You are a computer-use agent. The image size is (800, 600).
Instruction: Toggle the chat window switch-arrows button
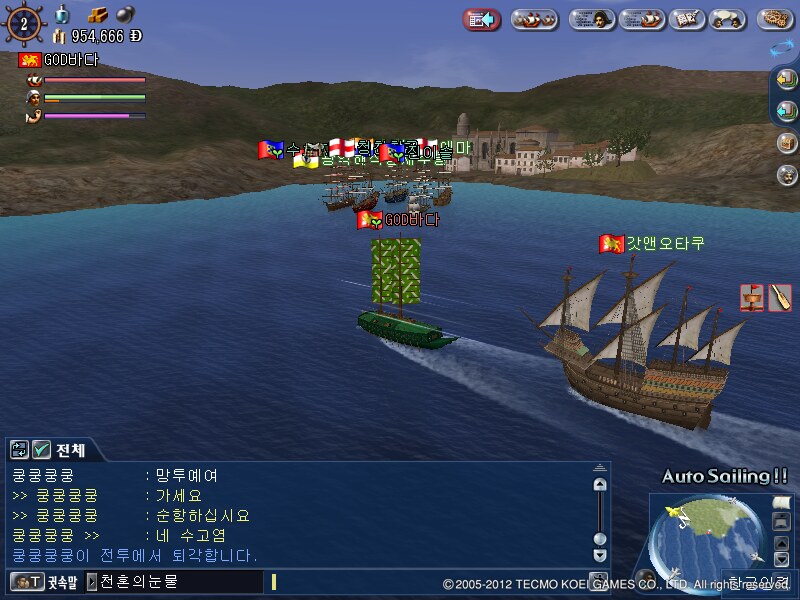click(19, 450)
